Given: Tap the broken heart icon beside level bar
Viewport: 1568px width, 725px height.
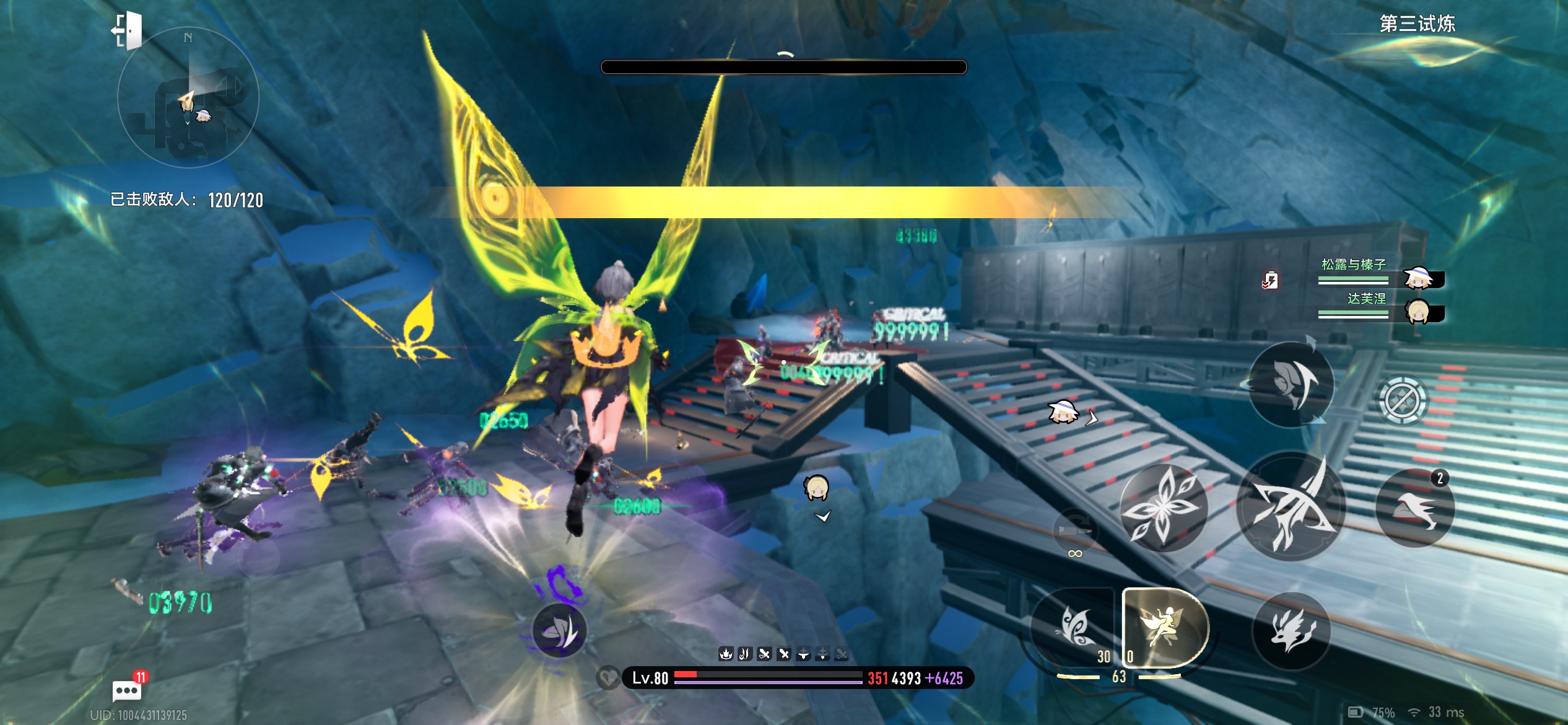Looking at the screenshot, I should tap(608, 677).
